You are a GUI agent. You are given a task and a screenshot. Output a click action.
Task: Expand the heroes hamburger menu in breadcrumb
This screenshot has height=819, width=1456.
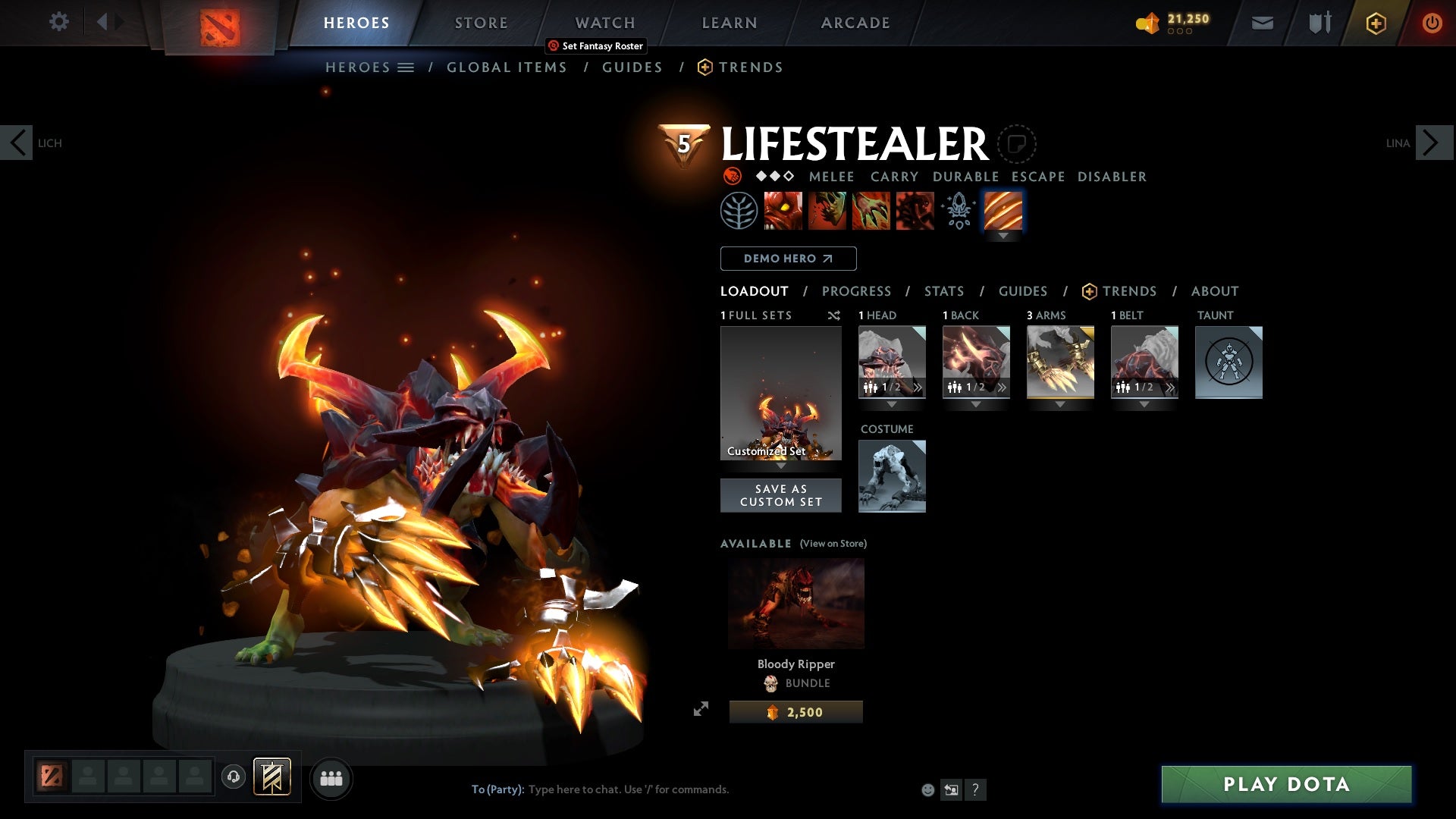click(x=407, y=67)
